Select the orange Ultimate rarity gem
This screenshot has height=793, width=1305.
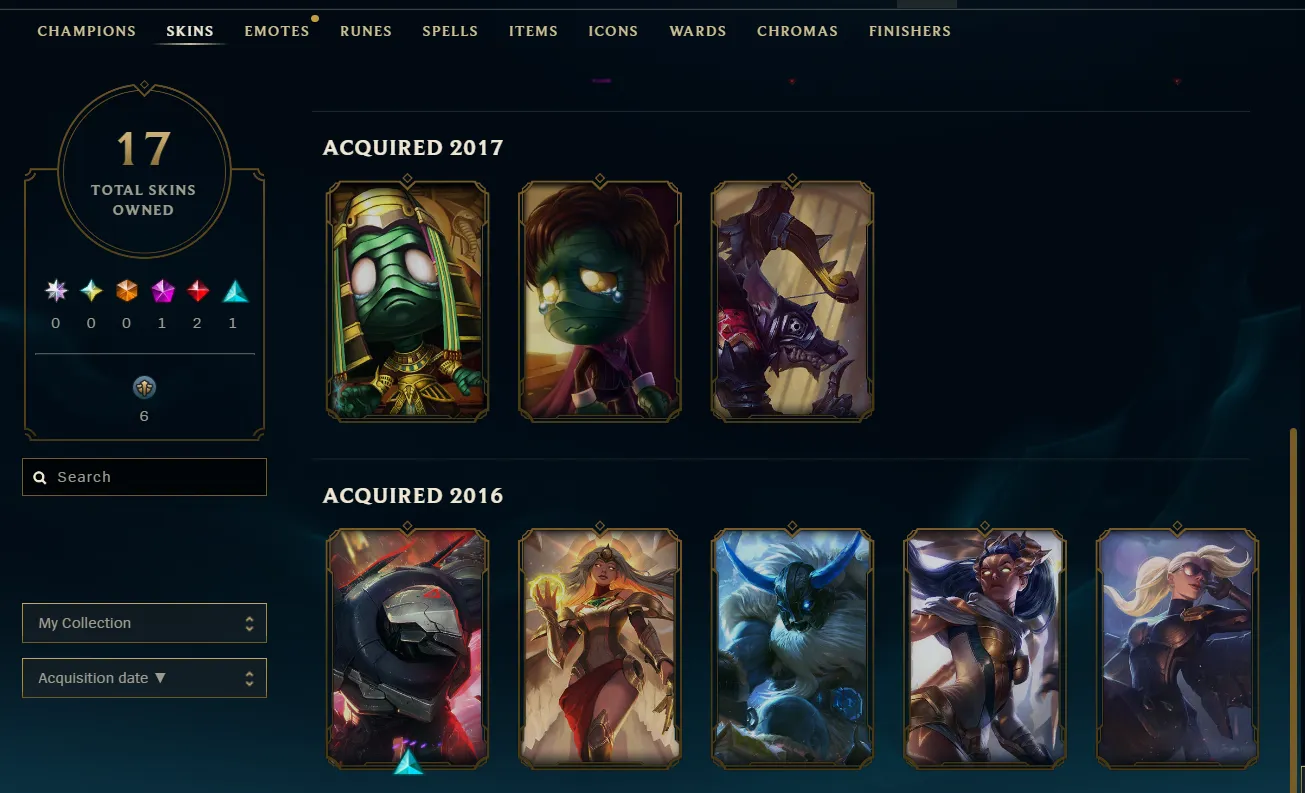[126, 291]
